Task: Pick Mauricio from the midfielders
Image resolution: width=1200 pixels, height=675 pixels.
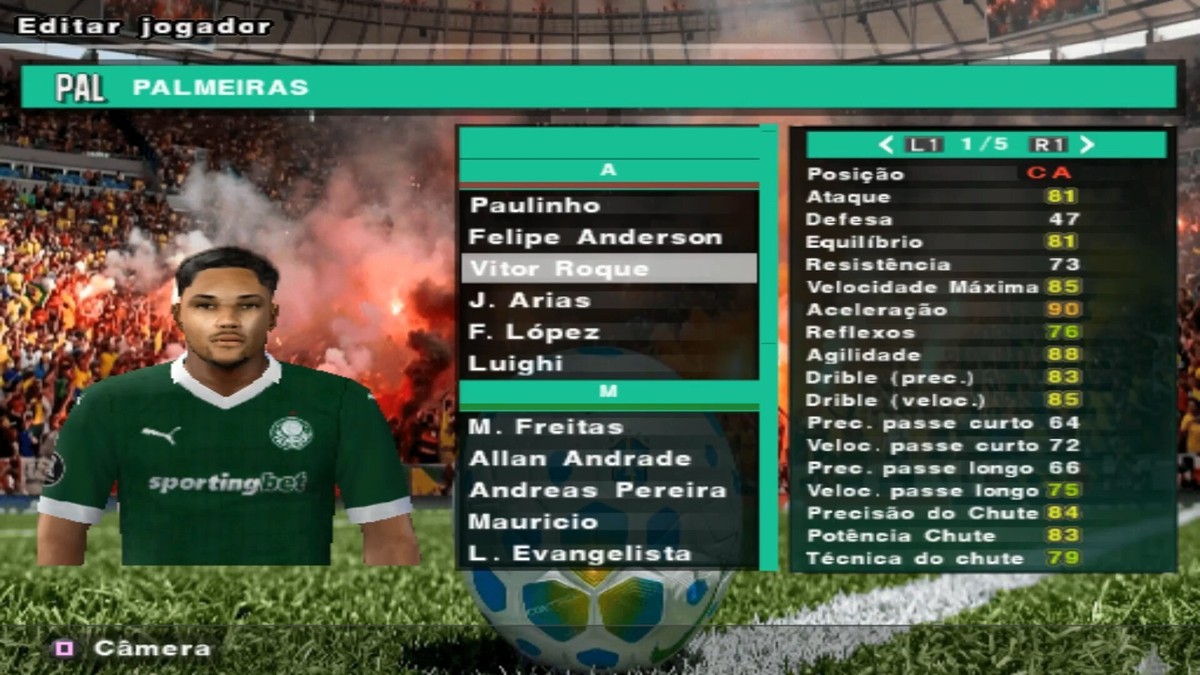Action: (534, 522)
